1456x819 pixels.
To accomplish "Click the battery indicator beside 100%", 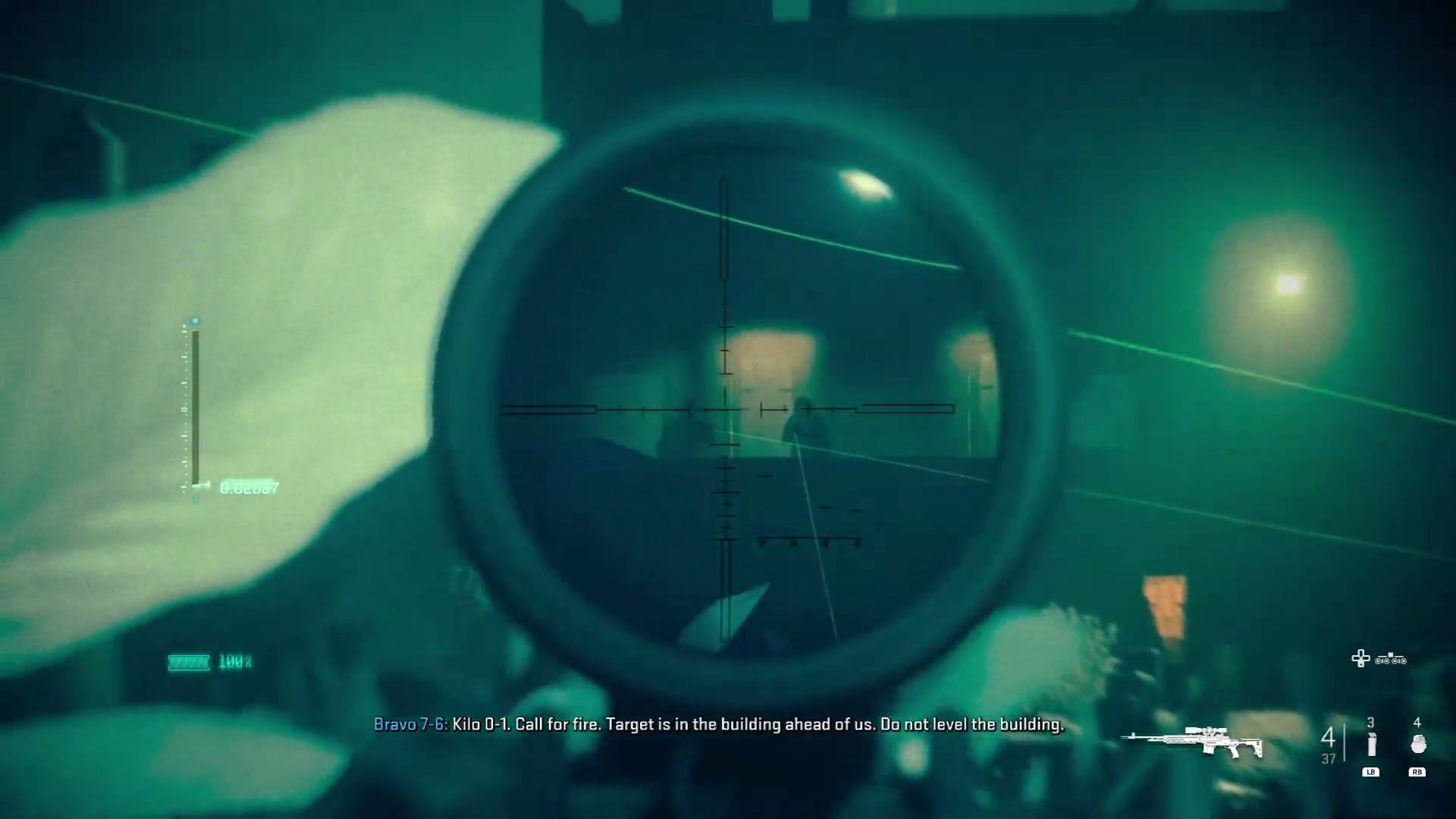I will 187,662.
